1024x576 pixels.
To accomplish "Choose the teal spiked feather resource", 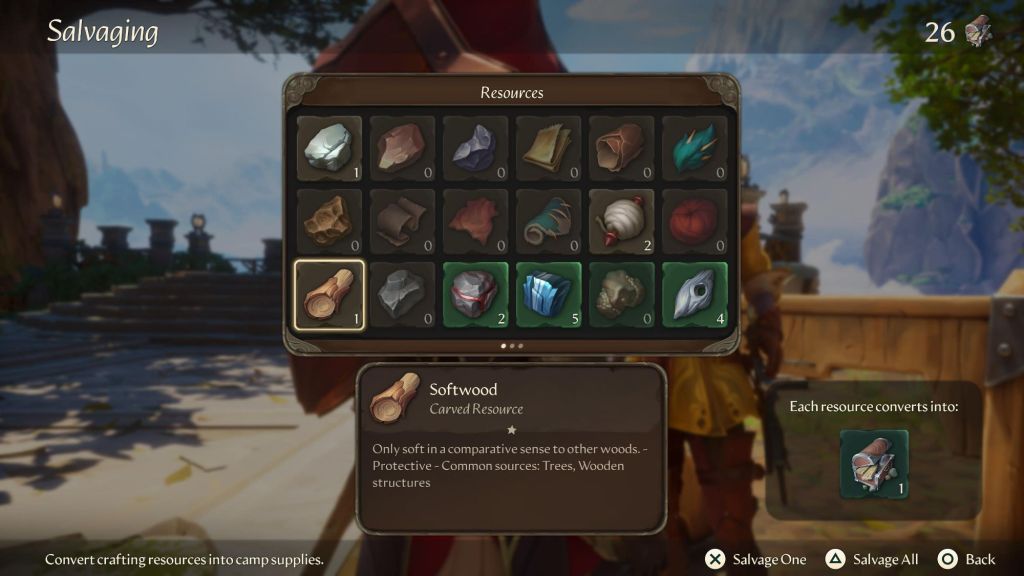I will 694,149.
